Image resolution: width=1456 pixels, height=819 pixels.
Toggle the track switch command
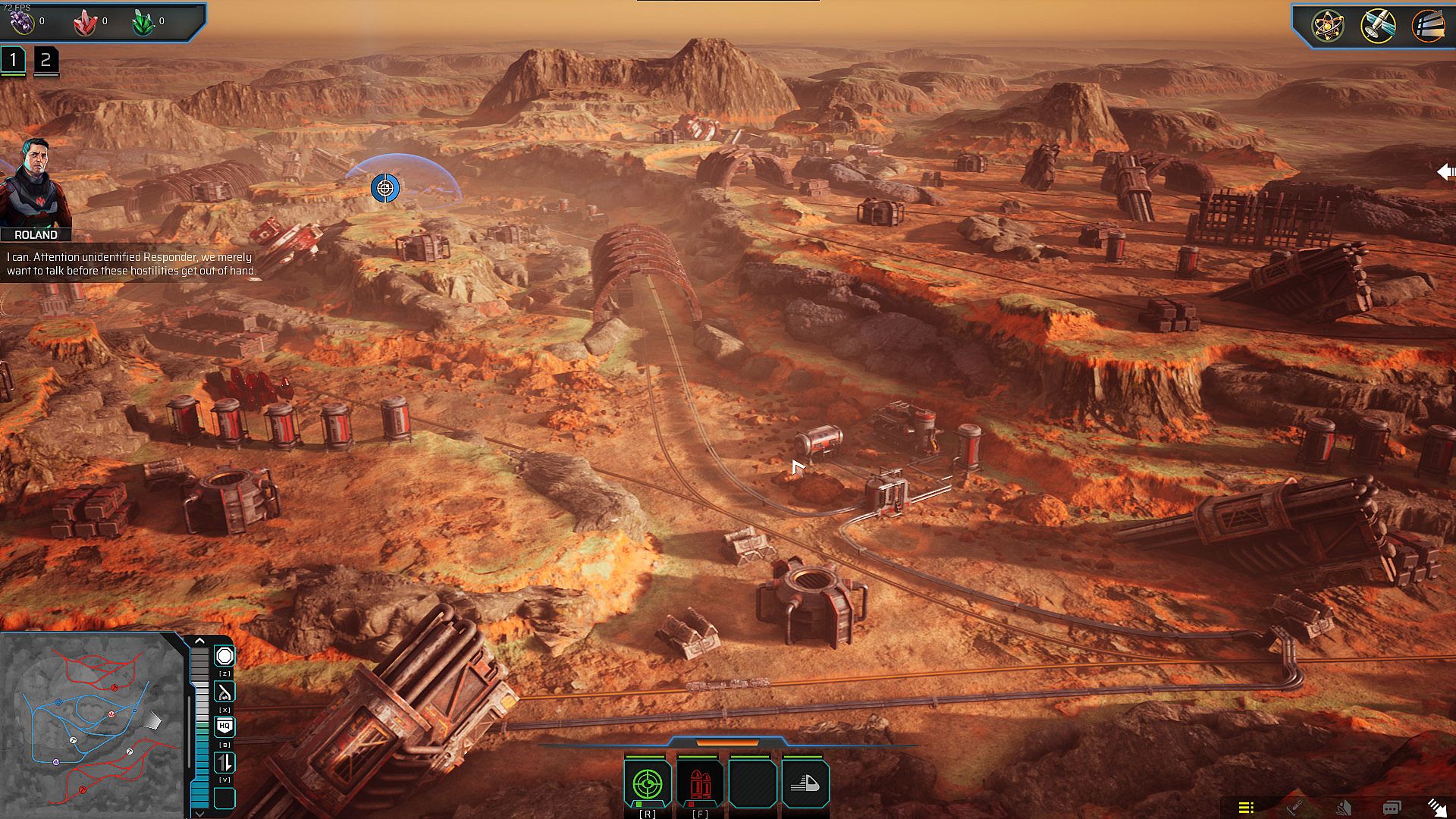[224, 692]
